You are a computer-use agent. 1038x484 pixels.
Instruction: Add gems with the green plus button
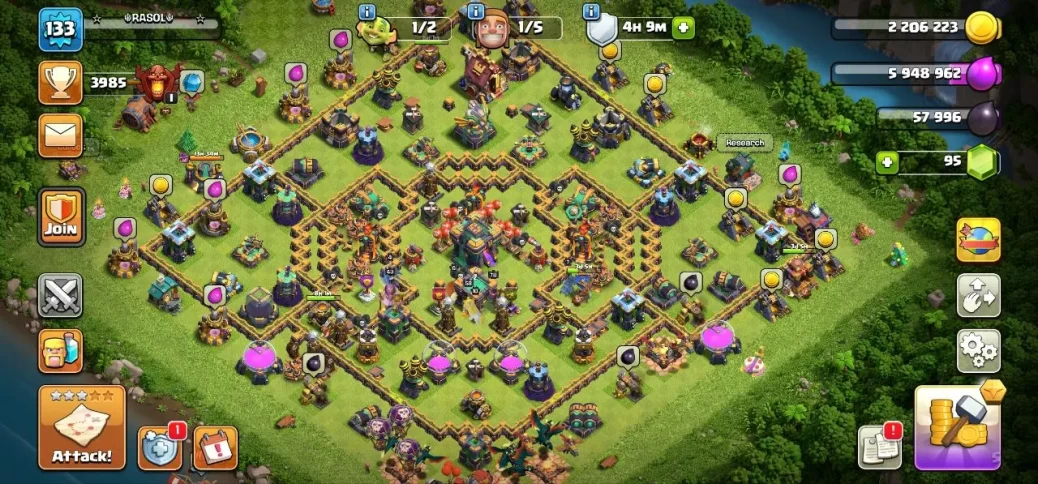tap(886, 163)
